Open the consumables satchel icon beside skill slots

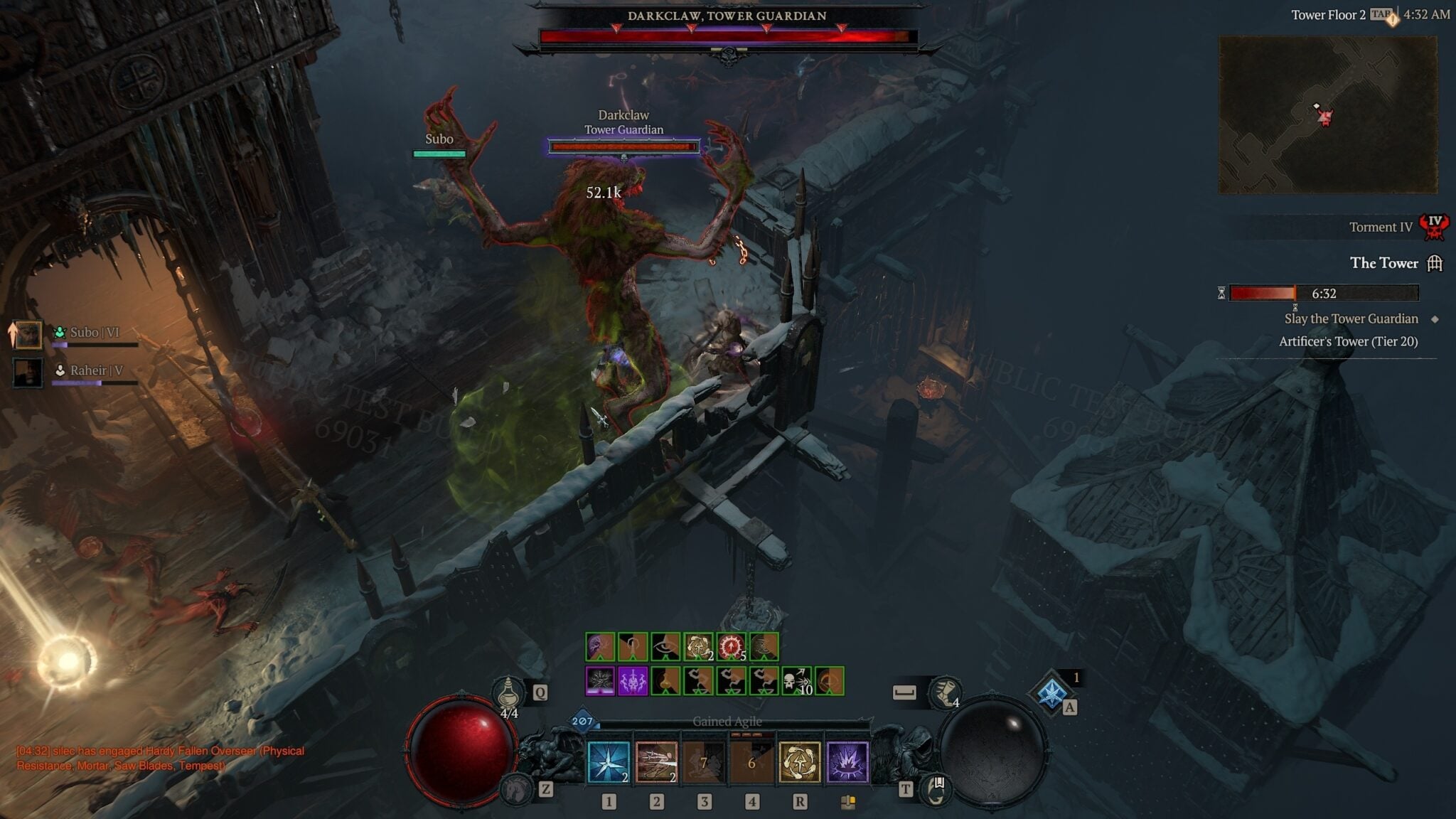(x=850, y=803)
